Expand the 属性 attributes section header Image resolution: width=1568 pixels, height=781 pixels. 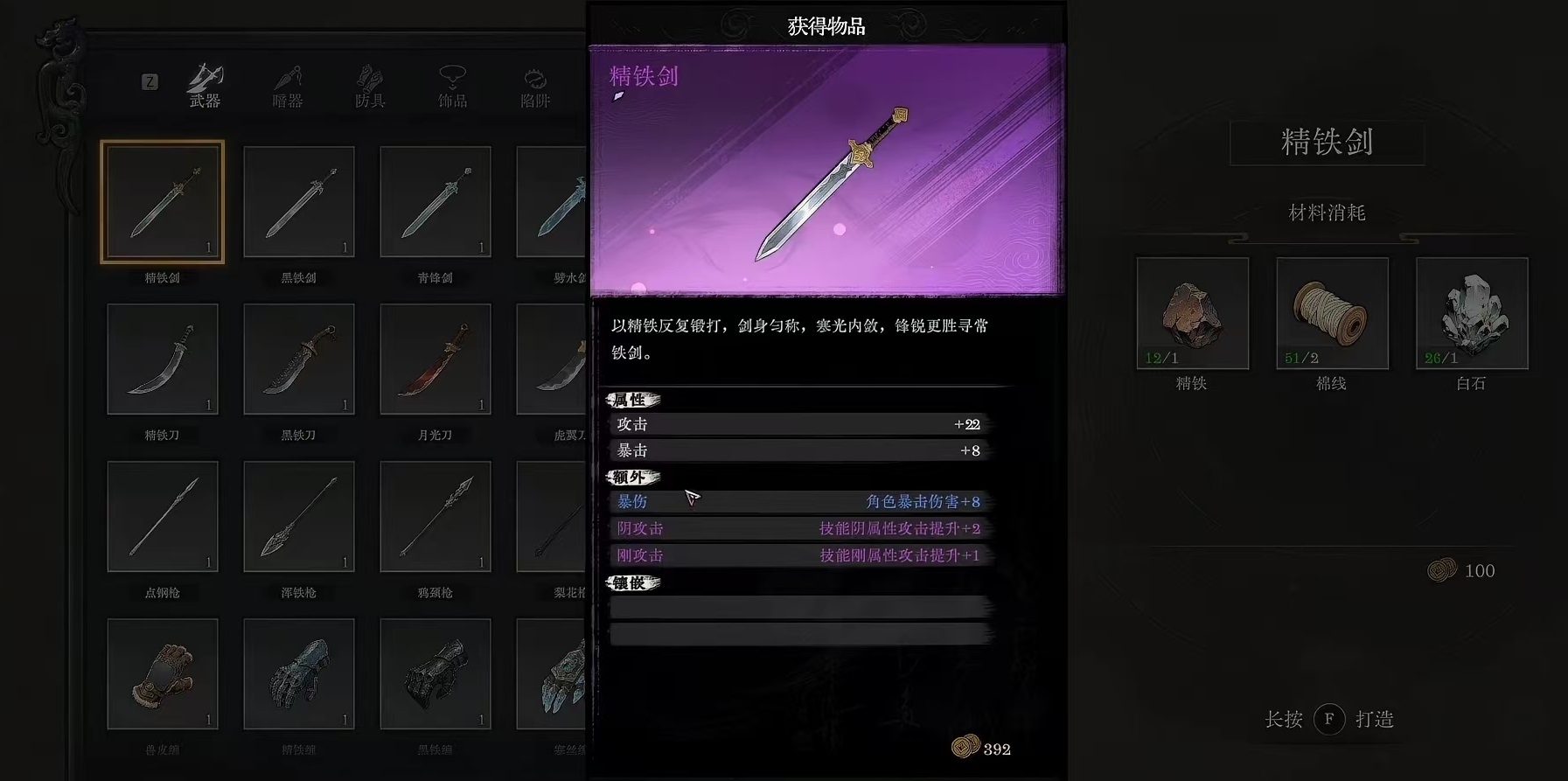(x=631, y=400)
